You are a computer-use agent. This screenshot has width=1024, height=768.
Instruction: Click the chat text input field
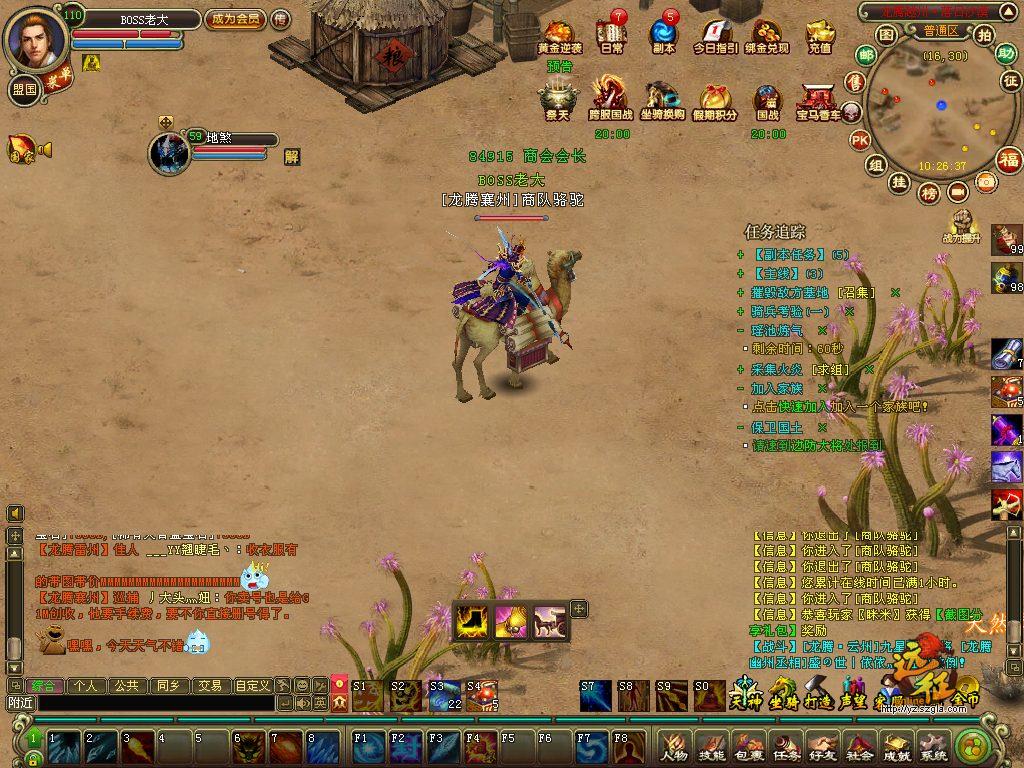155,703
